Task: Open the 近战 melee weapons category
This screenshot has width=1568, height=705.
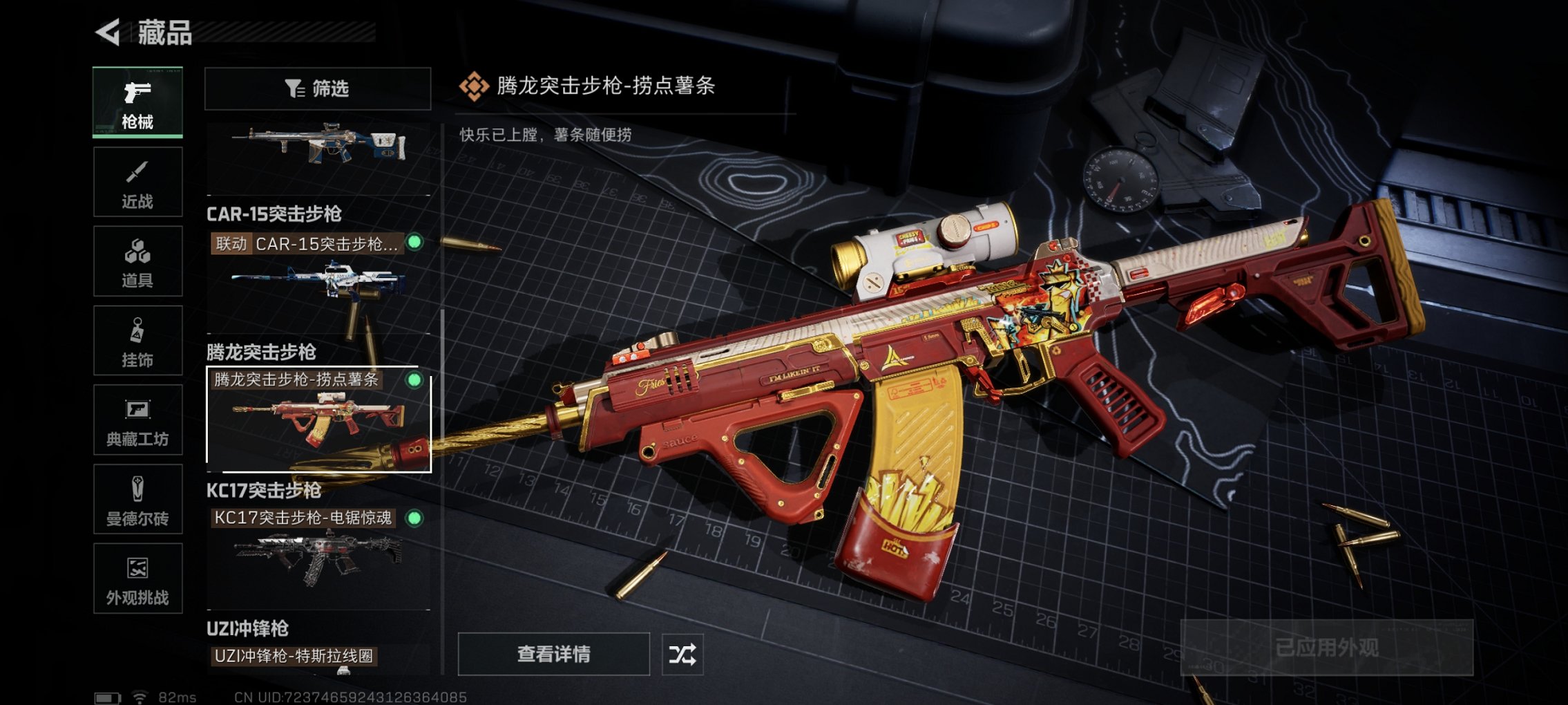Action: [137, 181]
